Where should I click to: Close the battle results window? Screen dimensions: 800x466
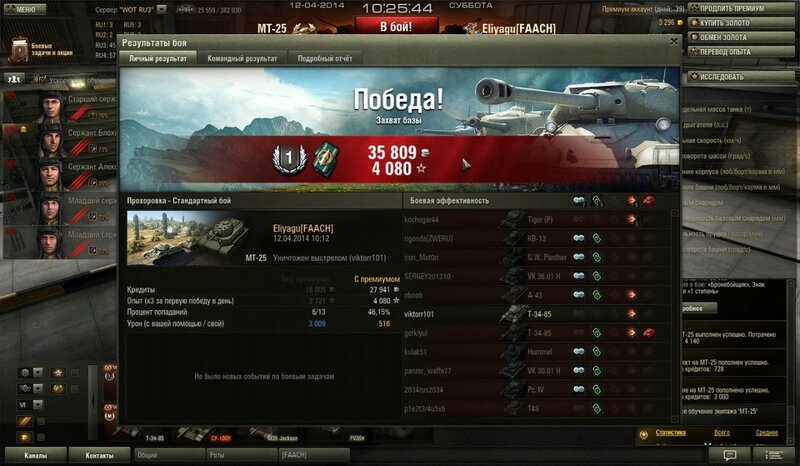(x=673, y=44)
